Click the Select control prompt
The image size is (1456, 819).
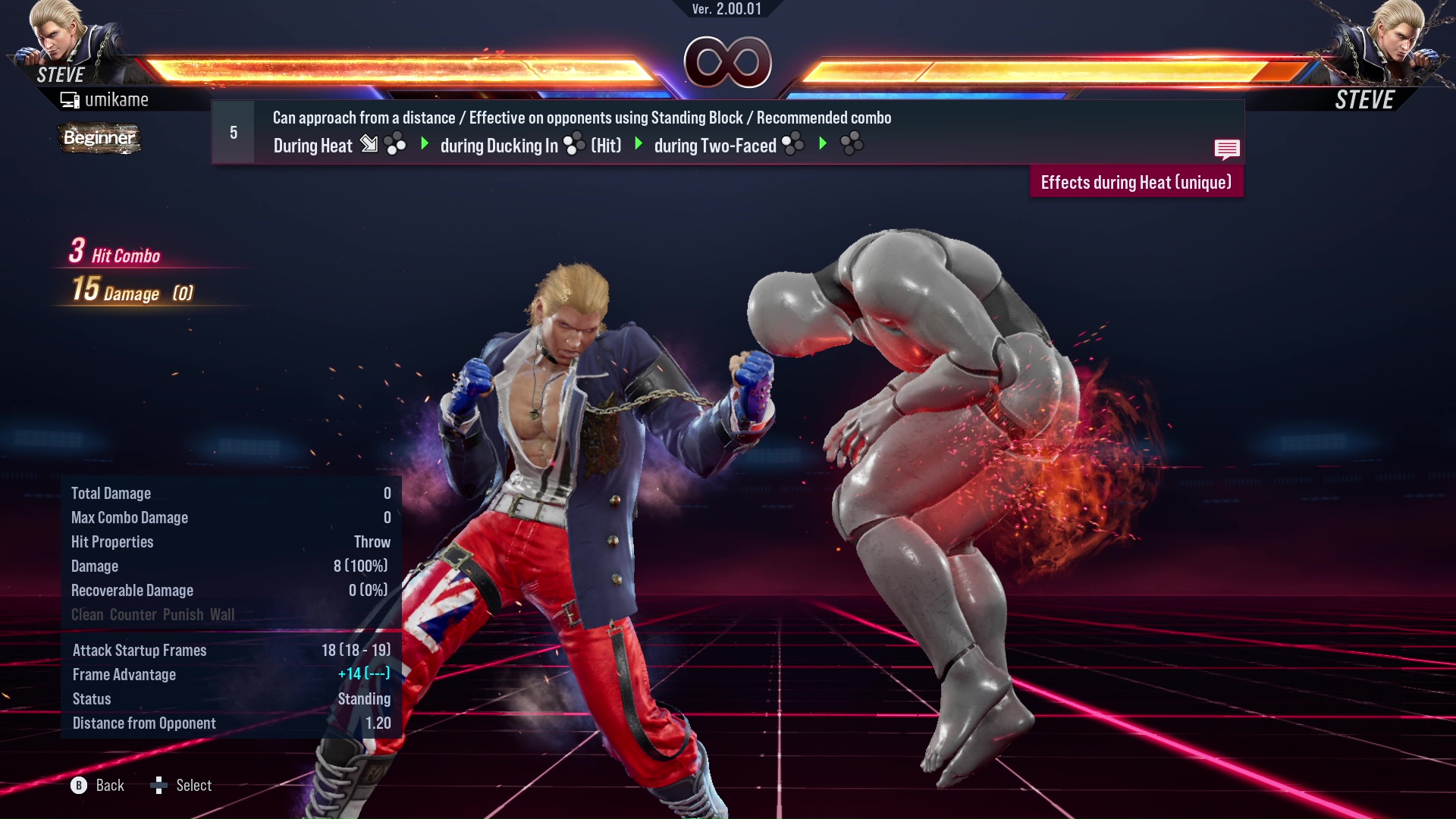[x=182, y=785]
